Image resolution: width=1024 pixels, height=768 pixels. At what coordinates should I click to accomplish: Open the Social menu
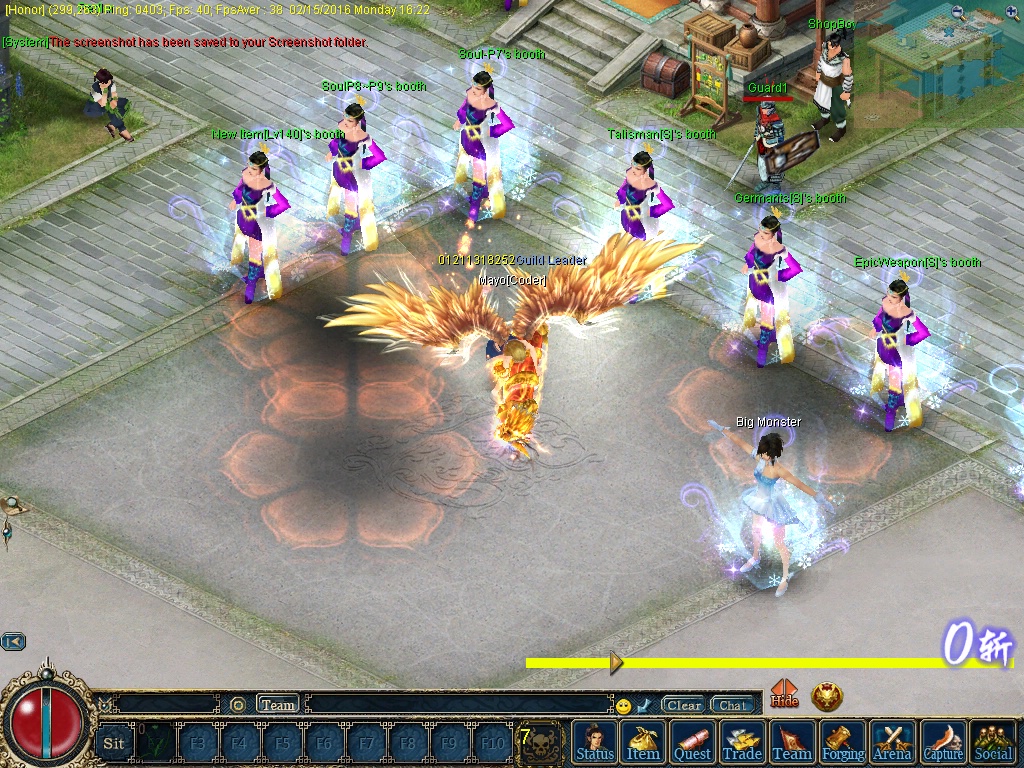[x=993, y=742]
